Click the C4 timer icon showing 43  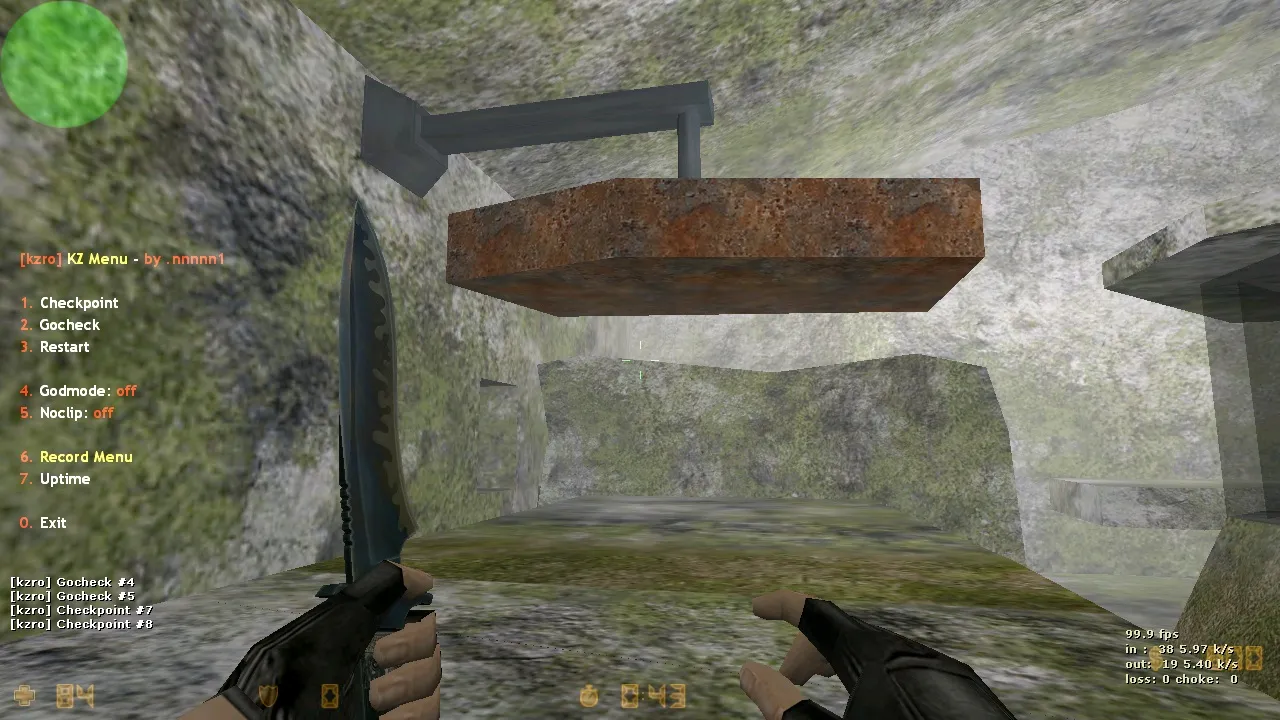(666, 695)
